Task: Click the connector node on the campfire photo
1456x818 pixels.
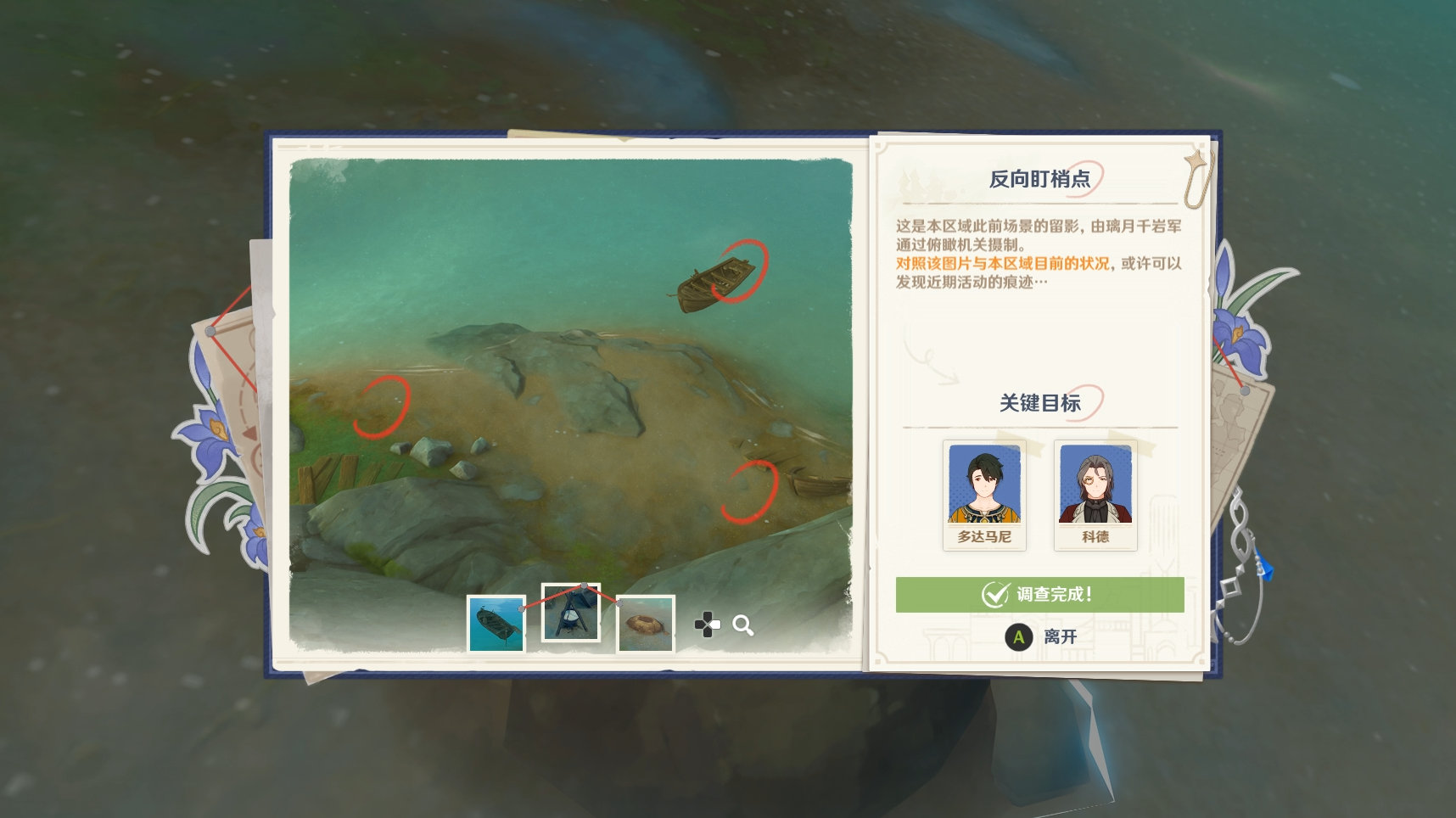Action: coord(584,587)
